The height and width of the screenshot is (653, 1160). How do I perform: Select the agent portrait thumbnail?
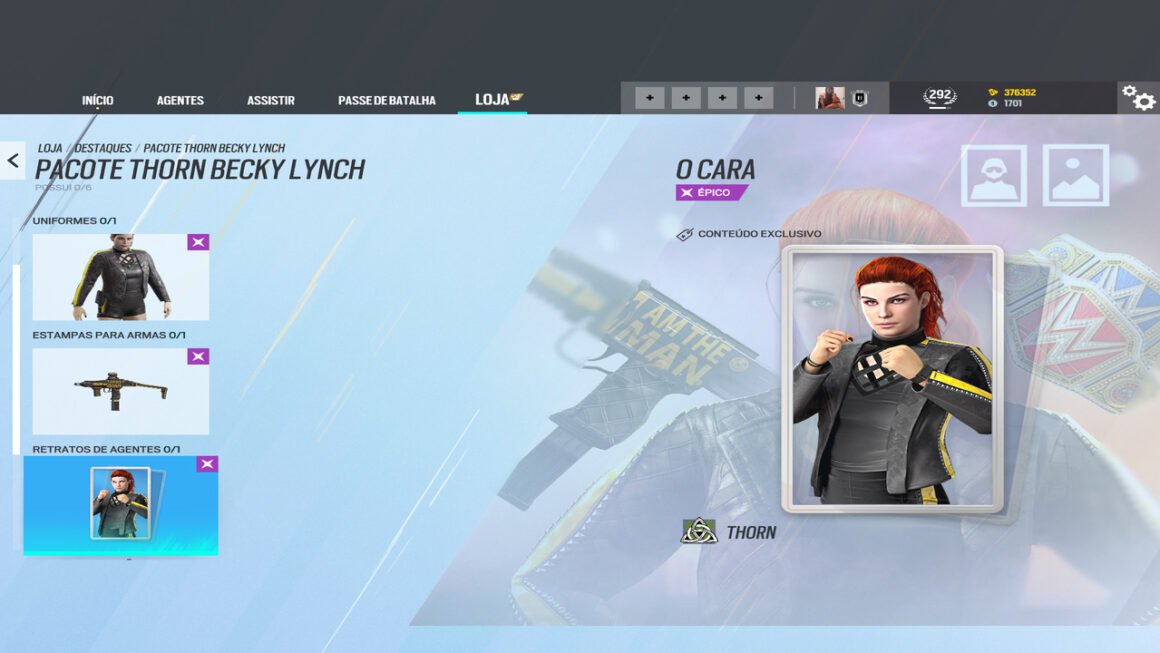(121, 505)
